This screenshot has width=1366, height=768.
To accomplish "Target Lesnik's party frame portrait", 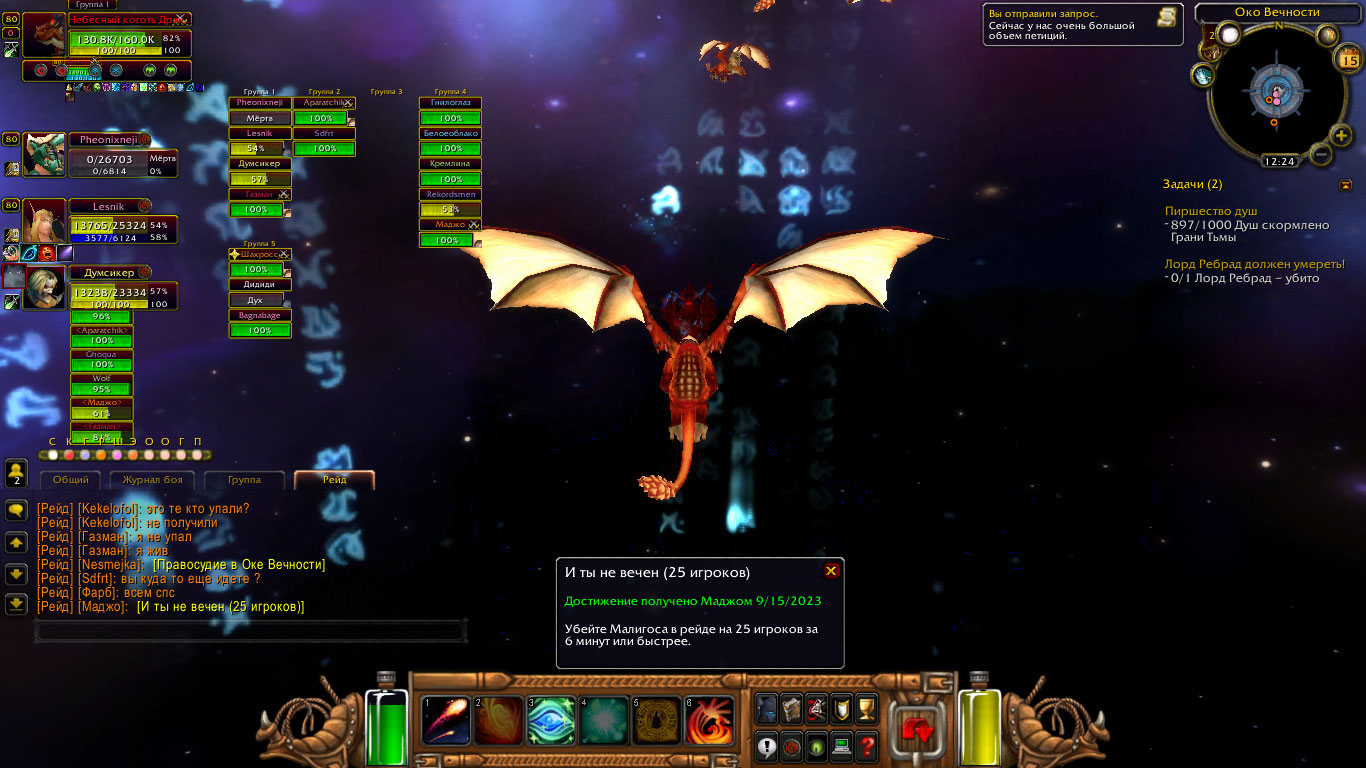I will coord(44,220).
